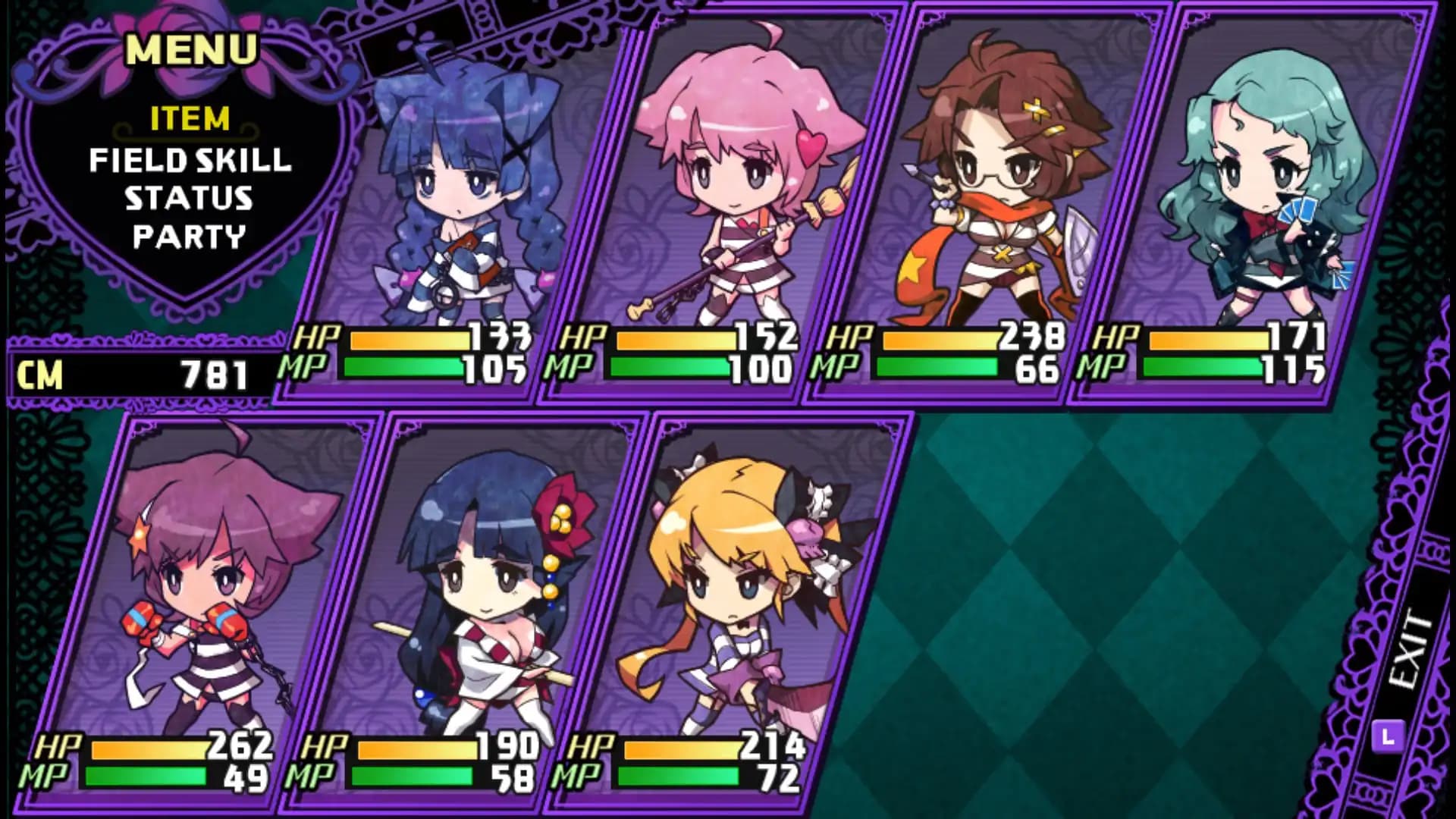Screen dimensions: 1456x819
Task: Click the MENU heart emblem
Action: [190, 49]
